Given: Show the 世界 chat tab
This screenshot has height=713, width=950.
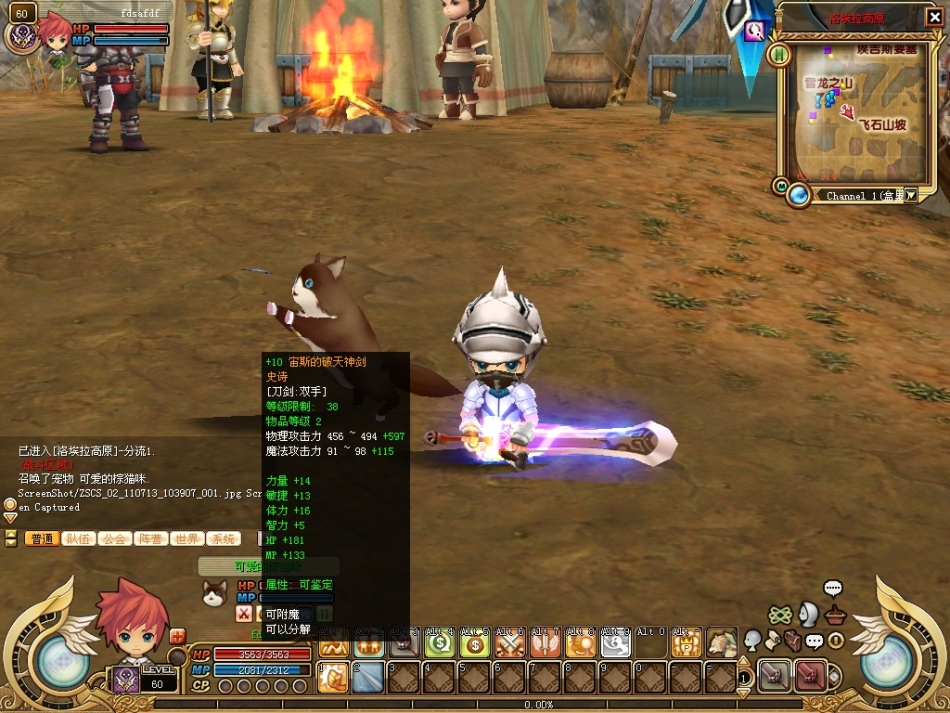Looking at the screenshot, I should coord(186,539).
